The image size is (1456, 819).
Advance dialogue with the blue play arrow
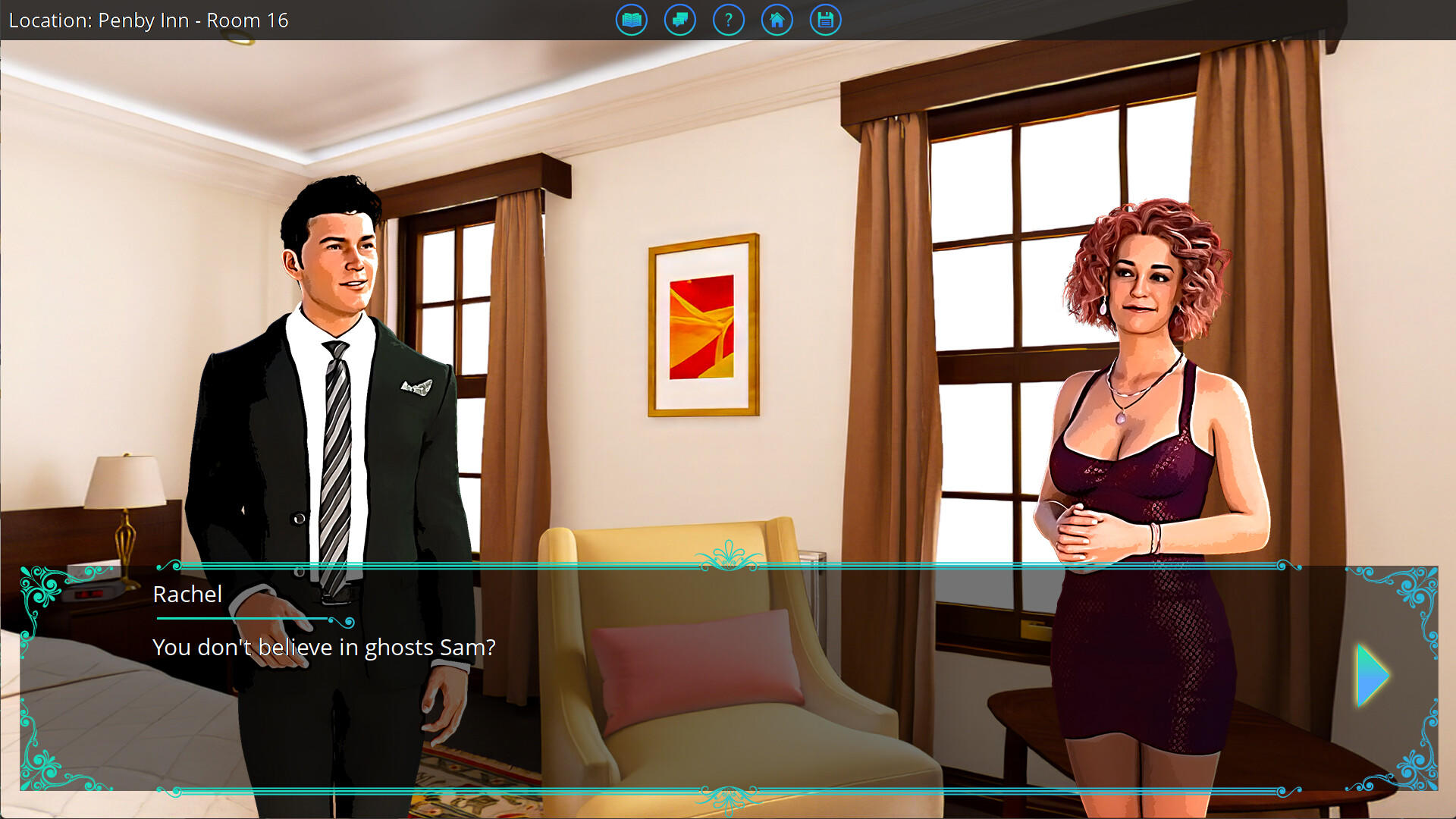(1371, 674)
